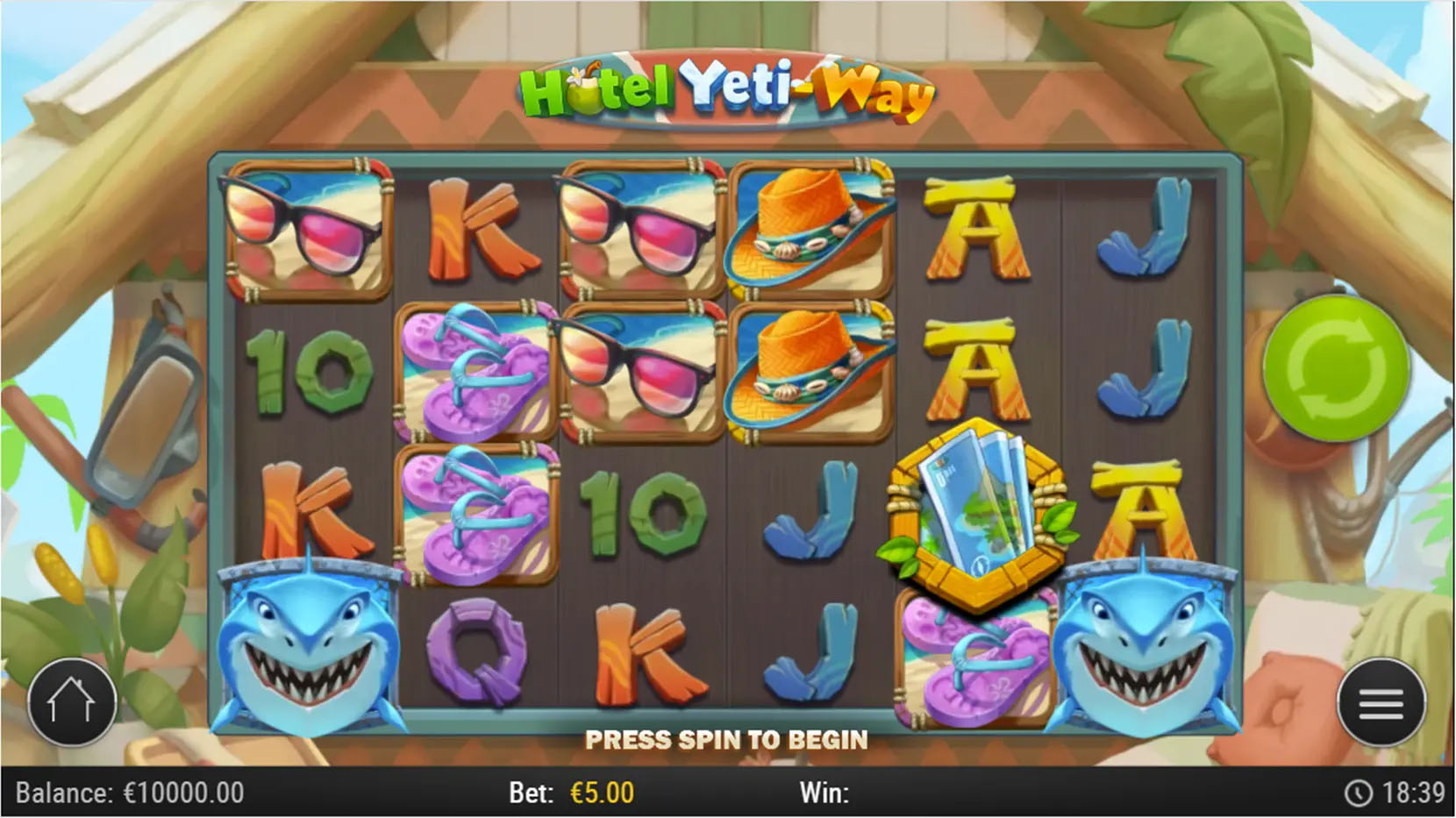Viewport: 1456px width, 818px height.
Task: Click the purple Q symbol
Action: pos(476,653)
